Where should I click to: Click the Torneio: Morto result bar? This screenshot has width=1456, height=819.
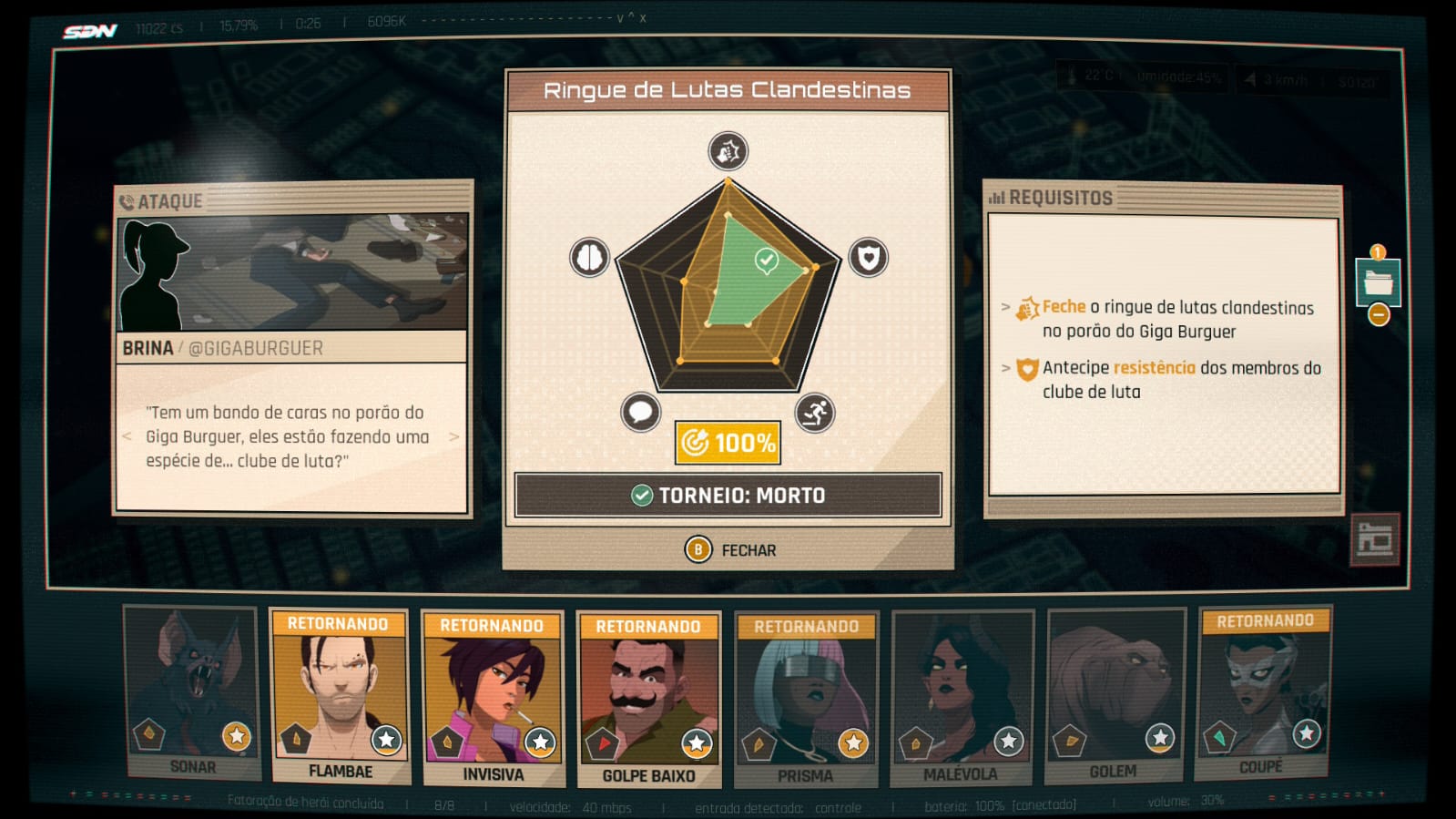(728, 496)
